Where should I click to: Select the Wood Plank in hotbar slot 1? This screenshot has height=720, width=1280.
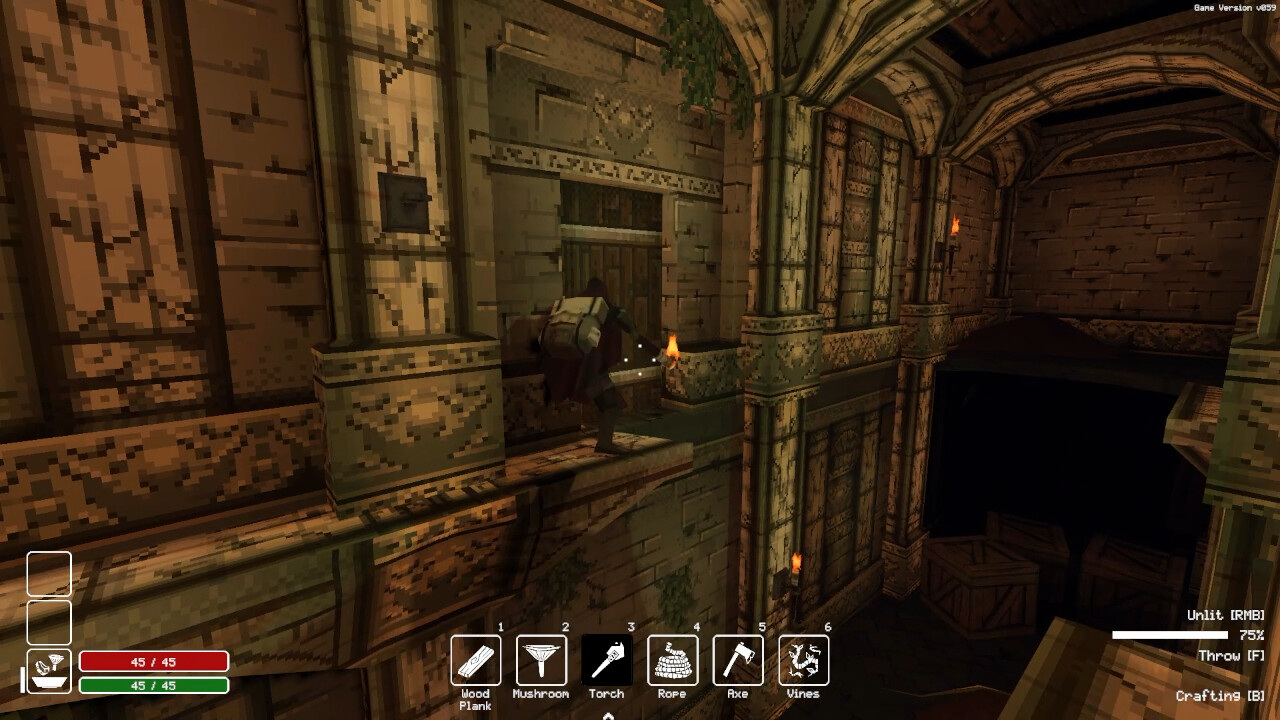[x=476, y=660]
